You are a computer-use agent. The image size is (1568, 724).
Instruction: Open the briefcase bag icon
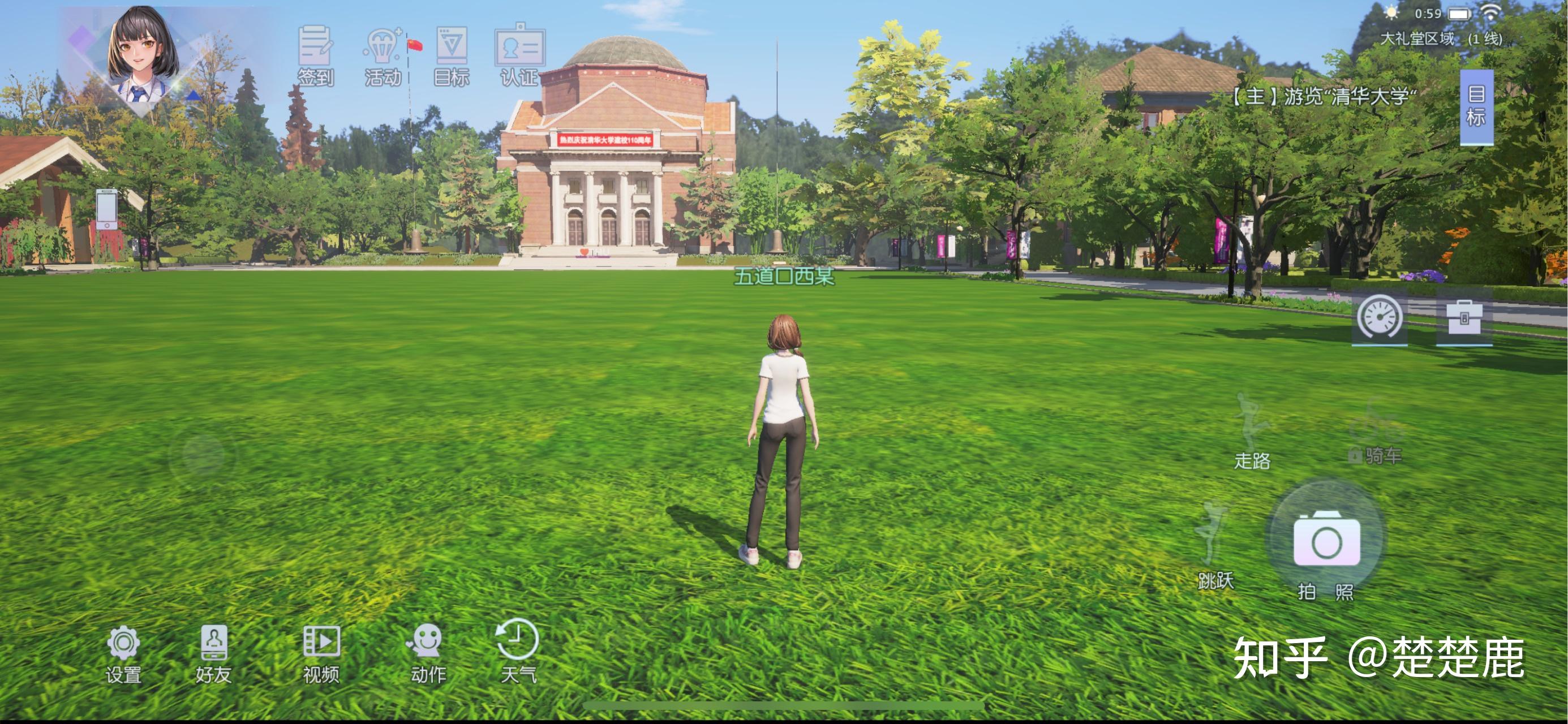click(x=1464, y=317)
